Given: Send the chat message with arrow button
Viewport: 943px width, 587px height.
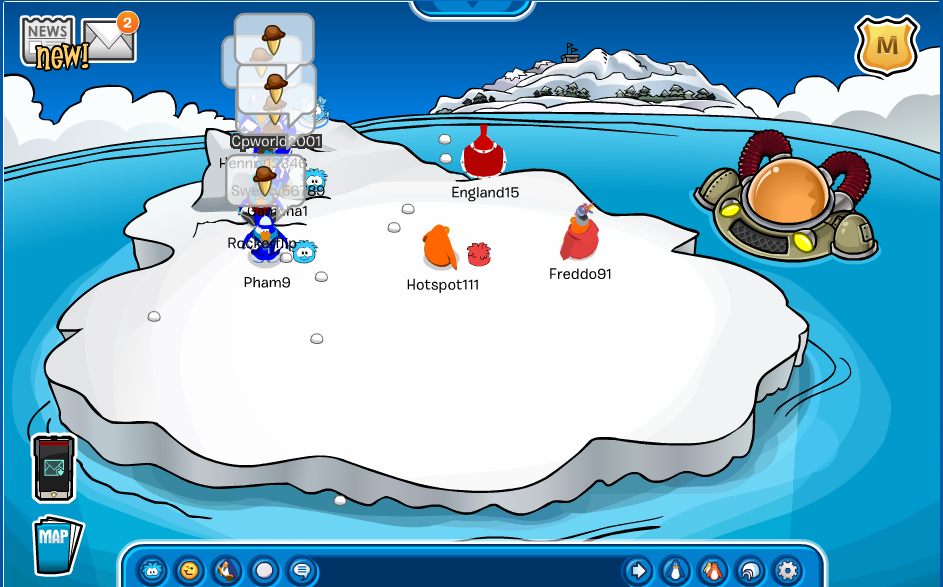Looking at the screenshot, I should [x=636, y=570].
